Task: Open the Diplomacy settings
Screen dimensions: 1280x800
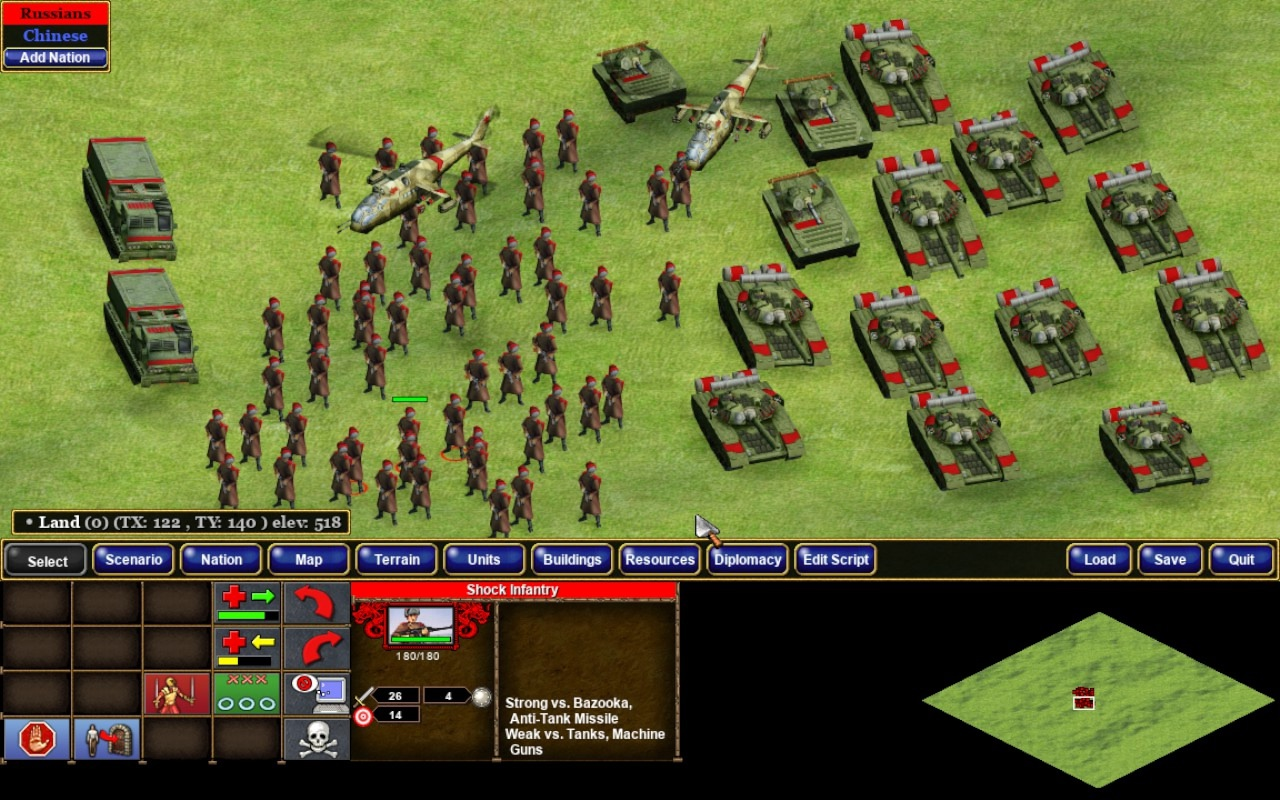Action: [x=747, y=560]
